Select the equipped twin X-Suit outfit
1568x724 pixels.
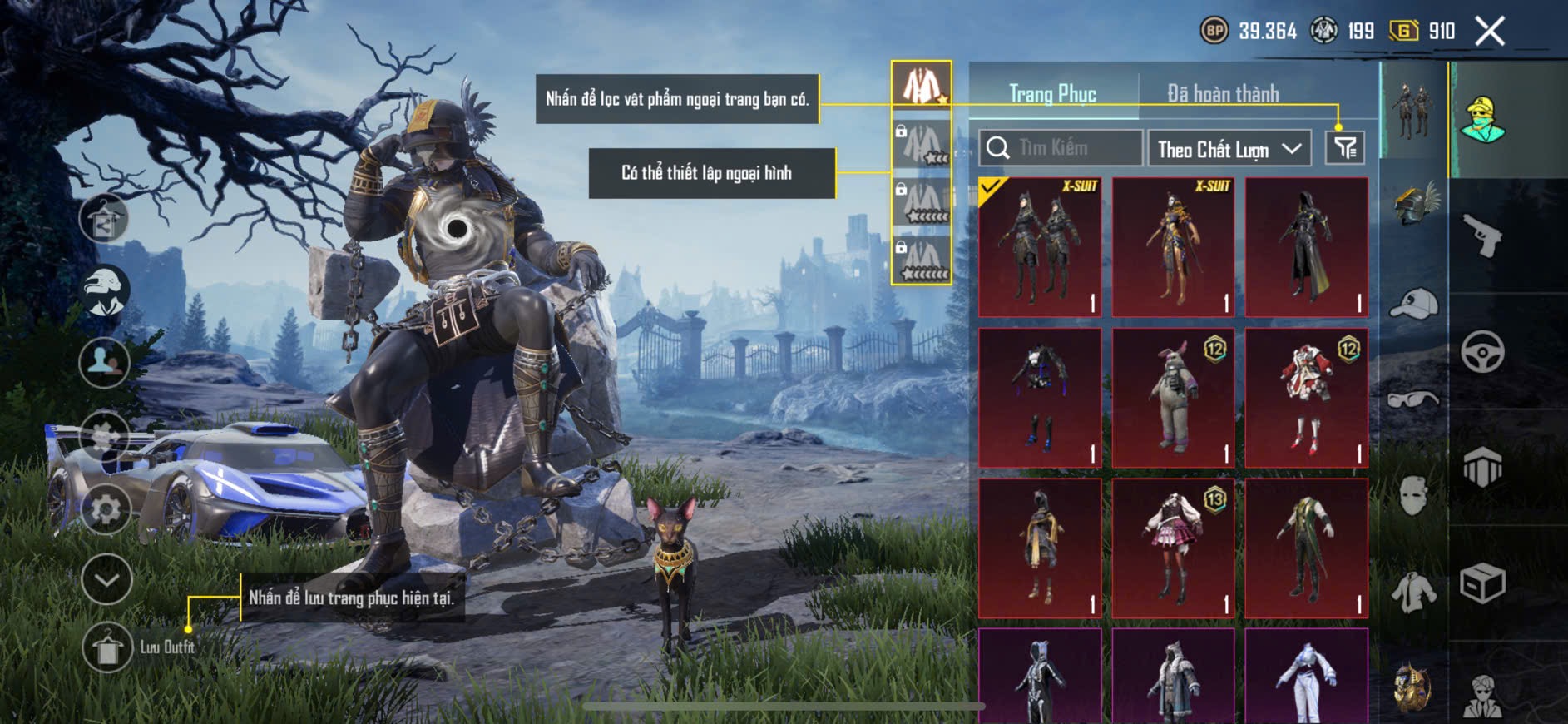click(x=1040, y=247)
